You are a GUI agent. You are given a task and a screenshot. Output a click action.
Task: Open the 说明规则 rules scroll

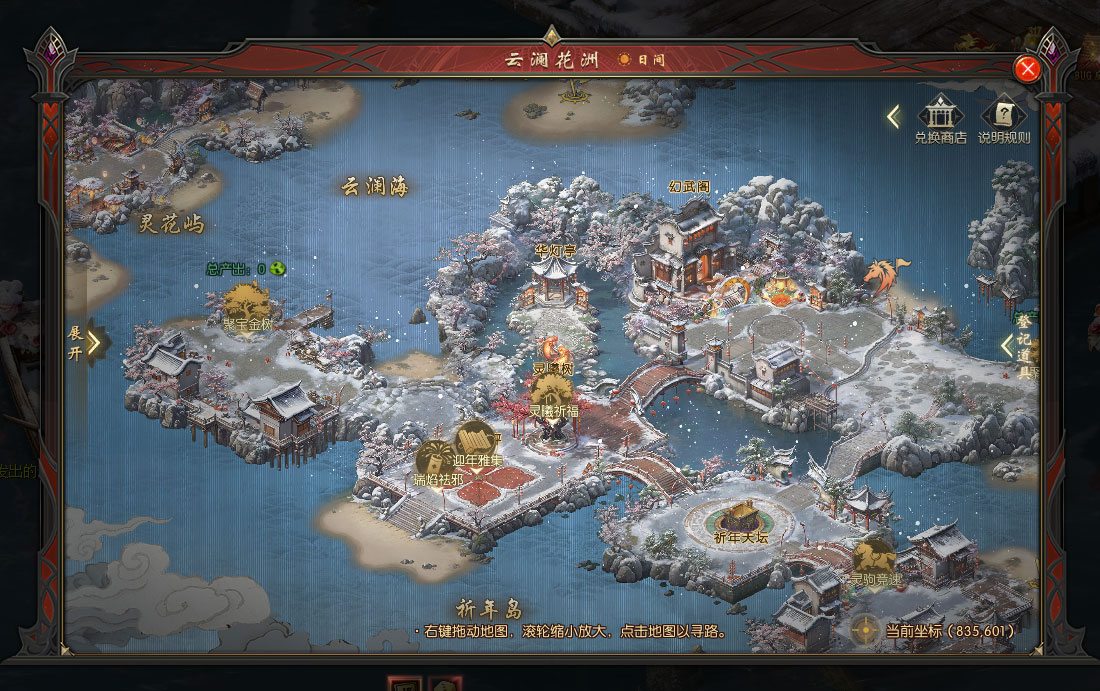pyautogui.click(x=1003, y=115)
